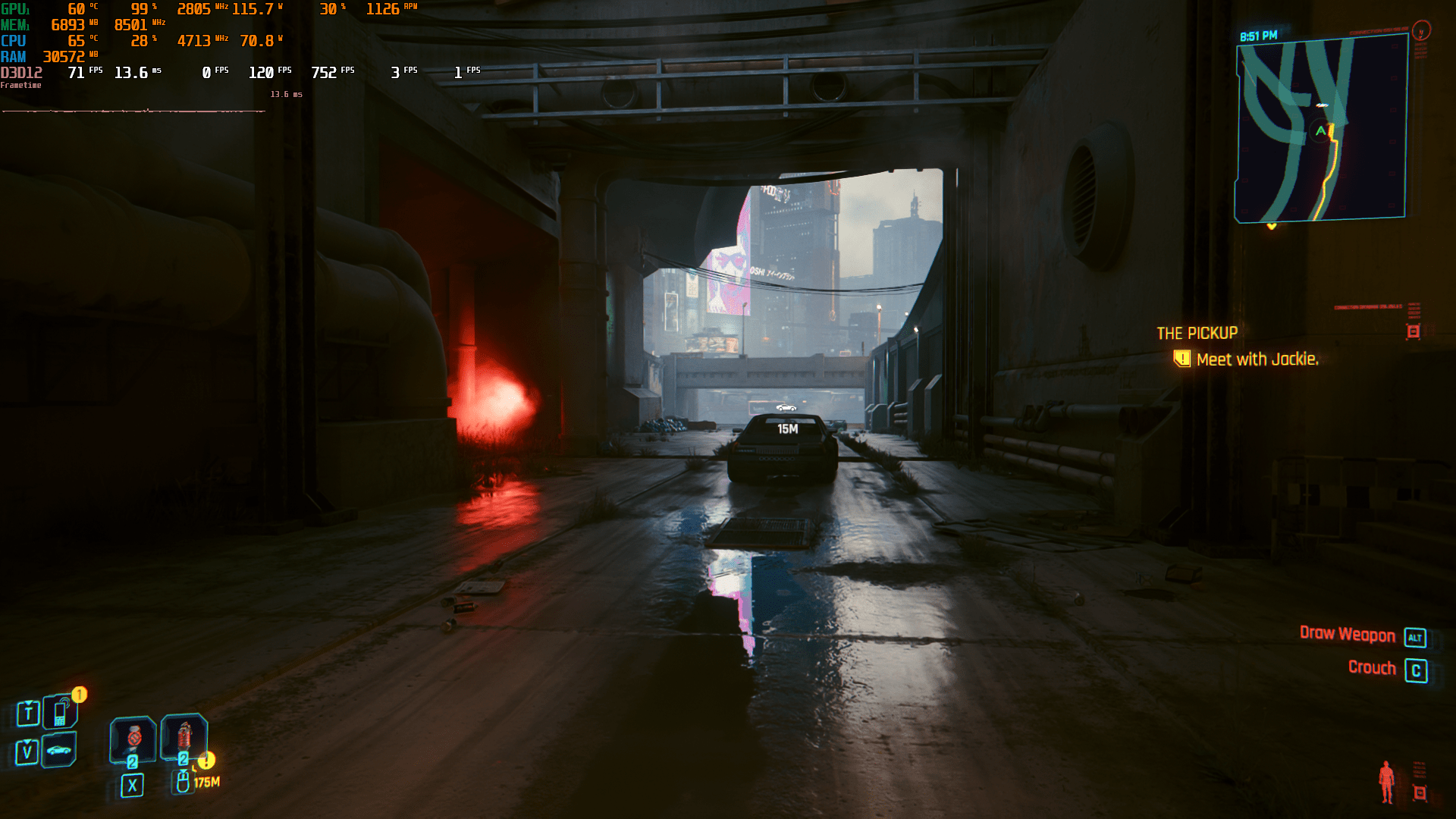
Task: Click the Meet with Jackie objective
Action: pos(1257,359)
